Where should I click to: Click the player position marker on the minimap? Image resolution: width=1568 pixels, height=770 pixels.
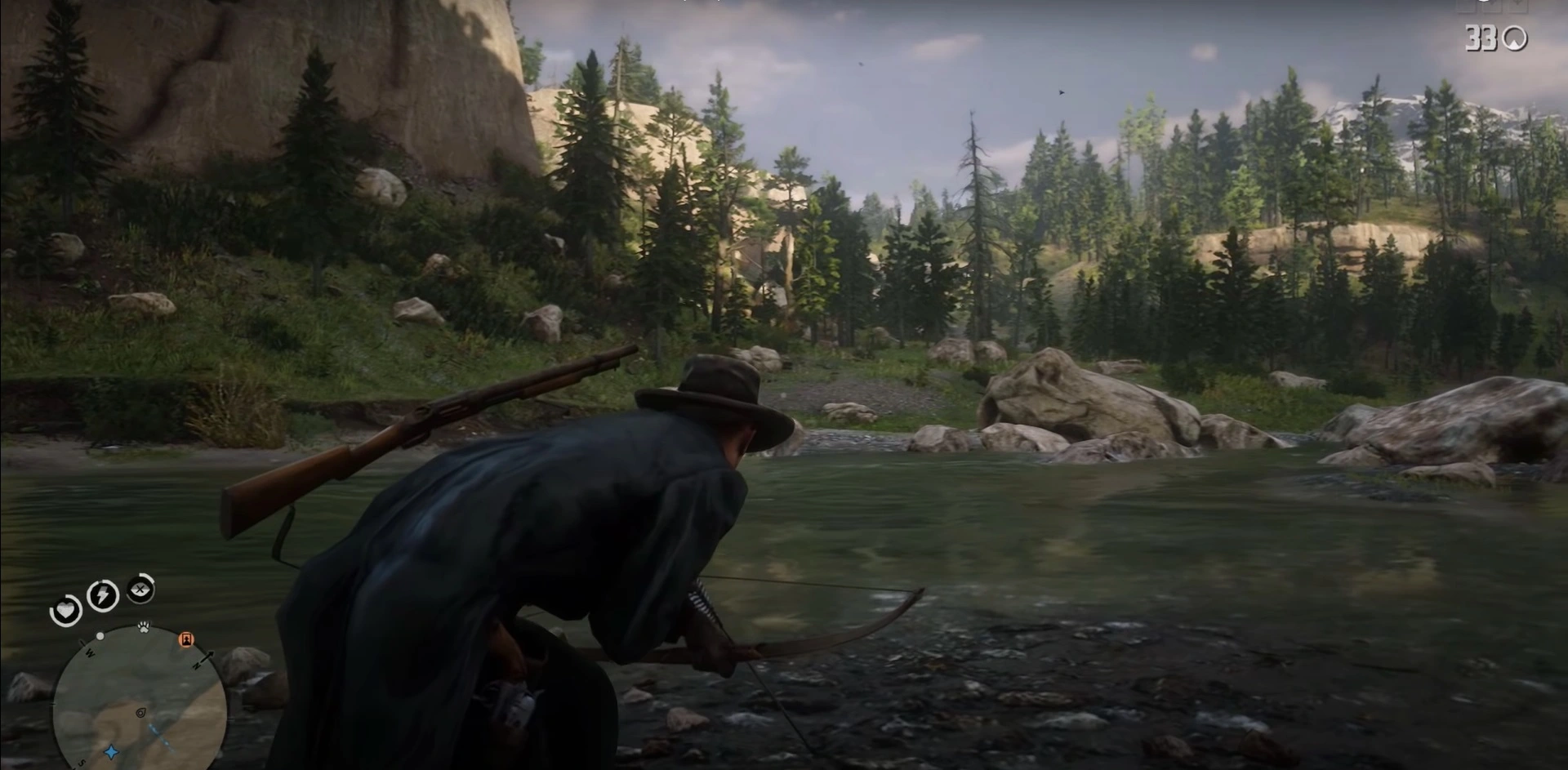[x=140, y=714]
